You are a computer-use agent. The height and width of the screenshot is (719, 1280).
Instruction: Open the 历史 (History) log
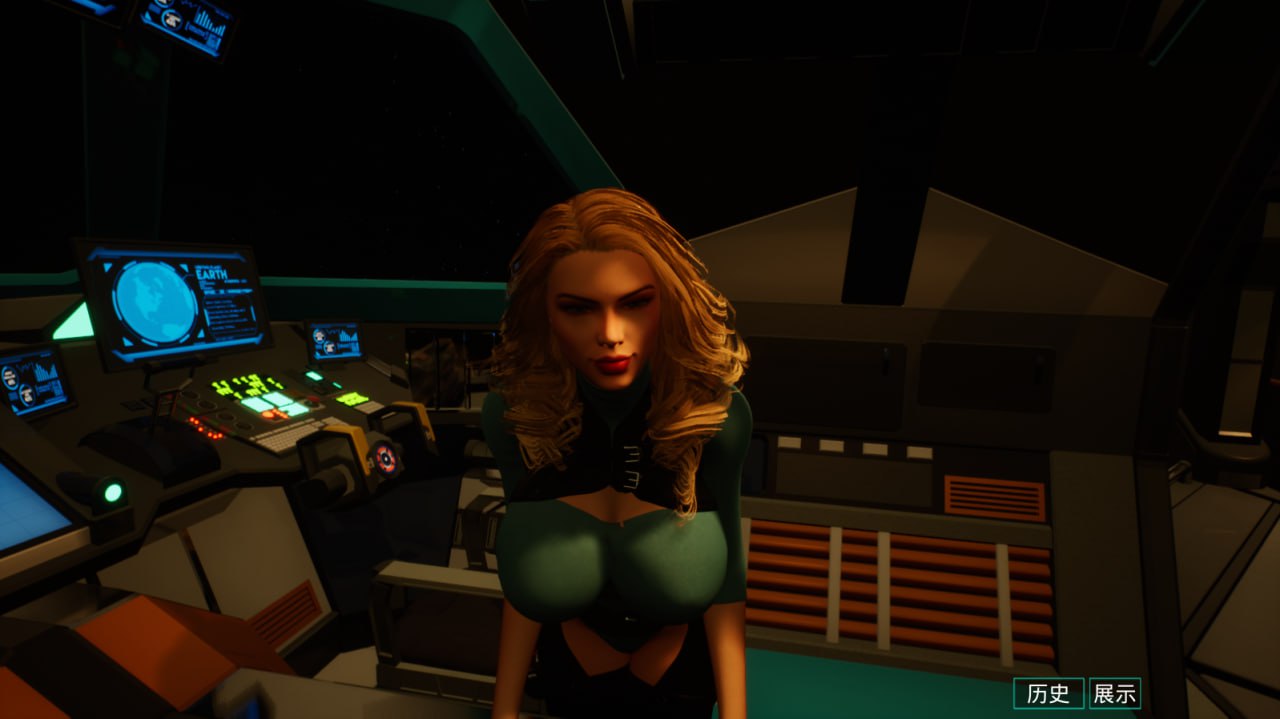(1048, 693)
